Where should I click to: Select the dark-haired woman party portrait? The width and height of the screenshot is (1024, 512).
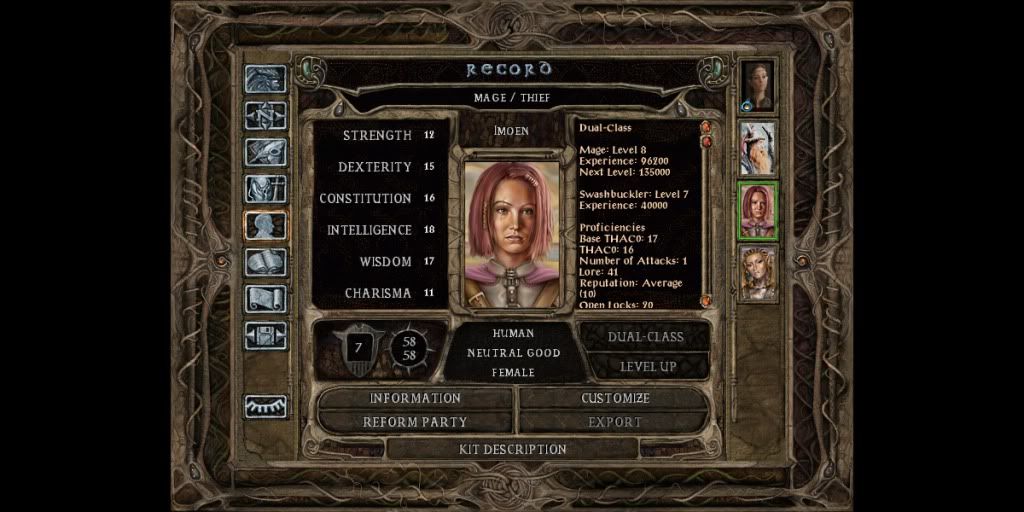tap(758, 86)
